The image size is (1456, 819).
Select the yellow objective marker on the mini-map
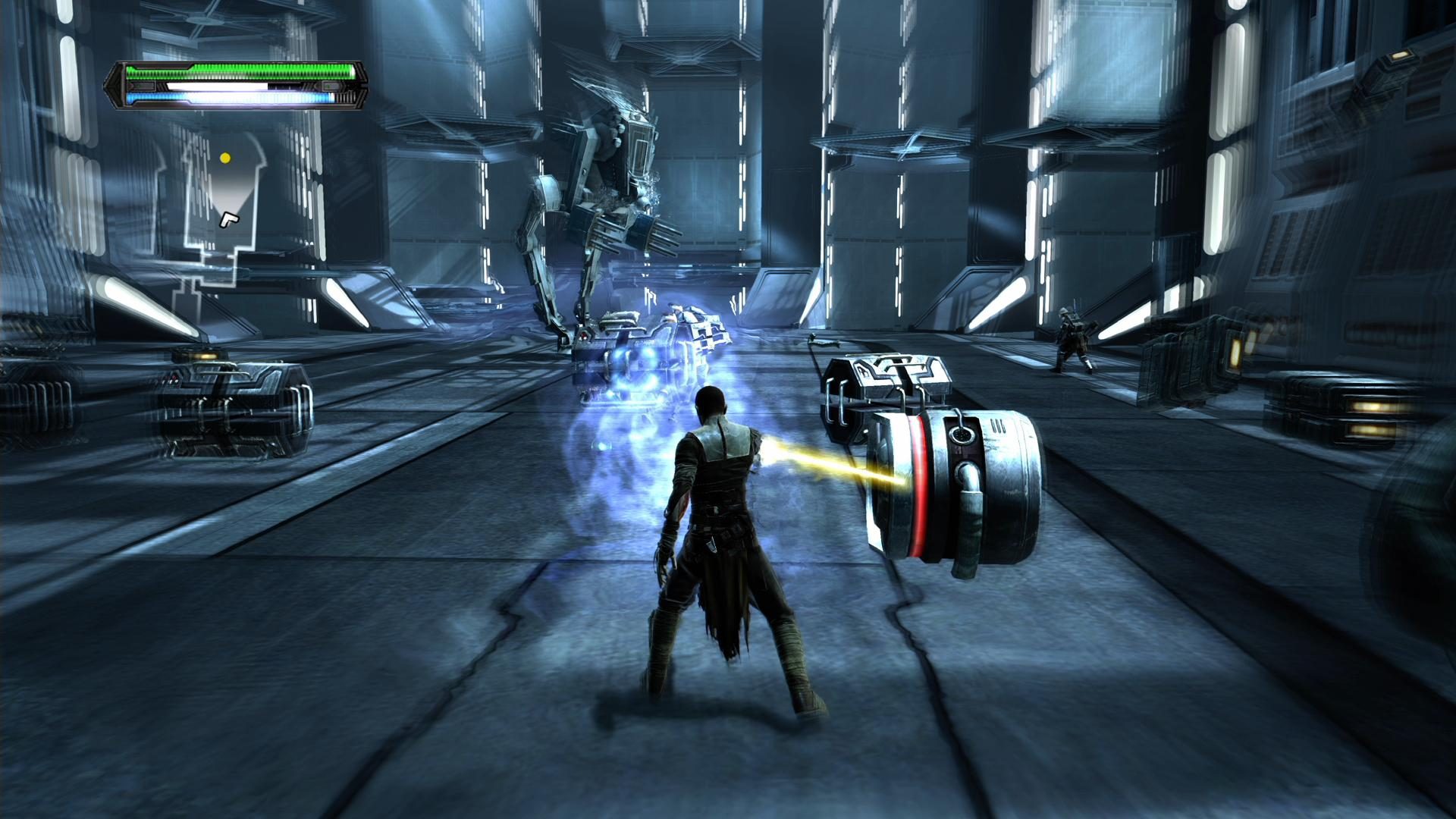(x=226, y=158)
